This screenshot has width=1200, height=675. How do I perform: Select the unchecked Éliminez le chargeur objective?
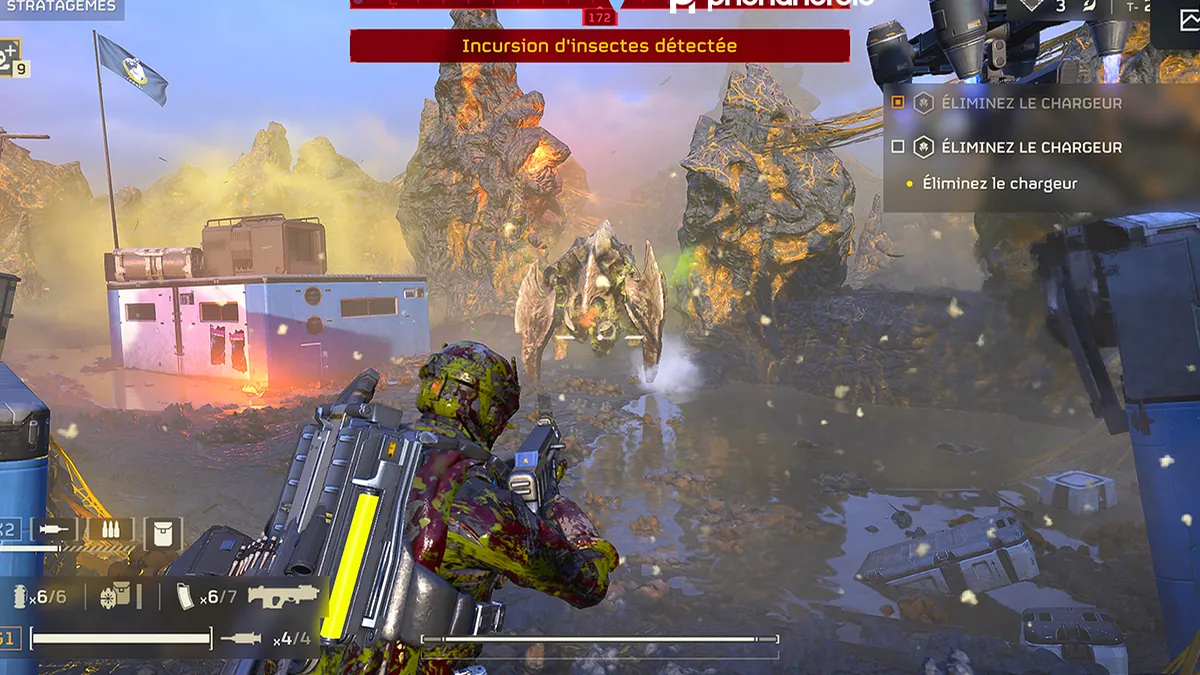pos(898,147)
